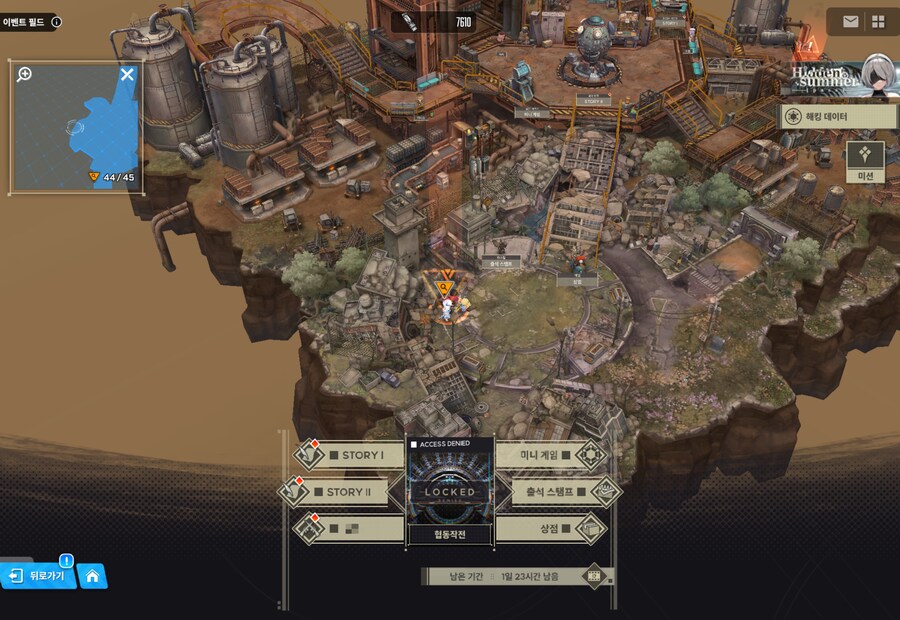This screenshot has width=900, height=620.
Task: Open the 미션 missions button
Action: click(865, 162)
